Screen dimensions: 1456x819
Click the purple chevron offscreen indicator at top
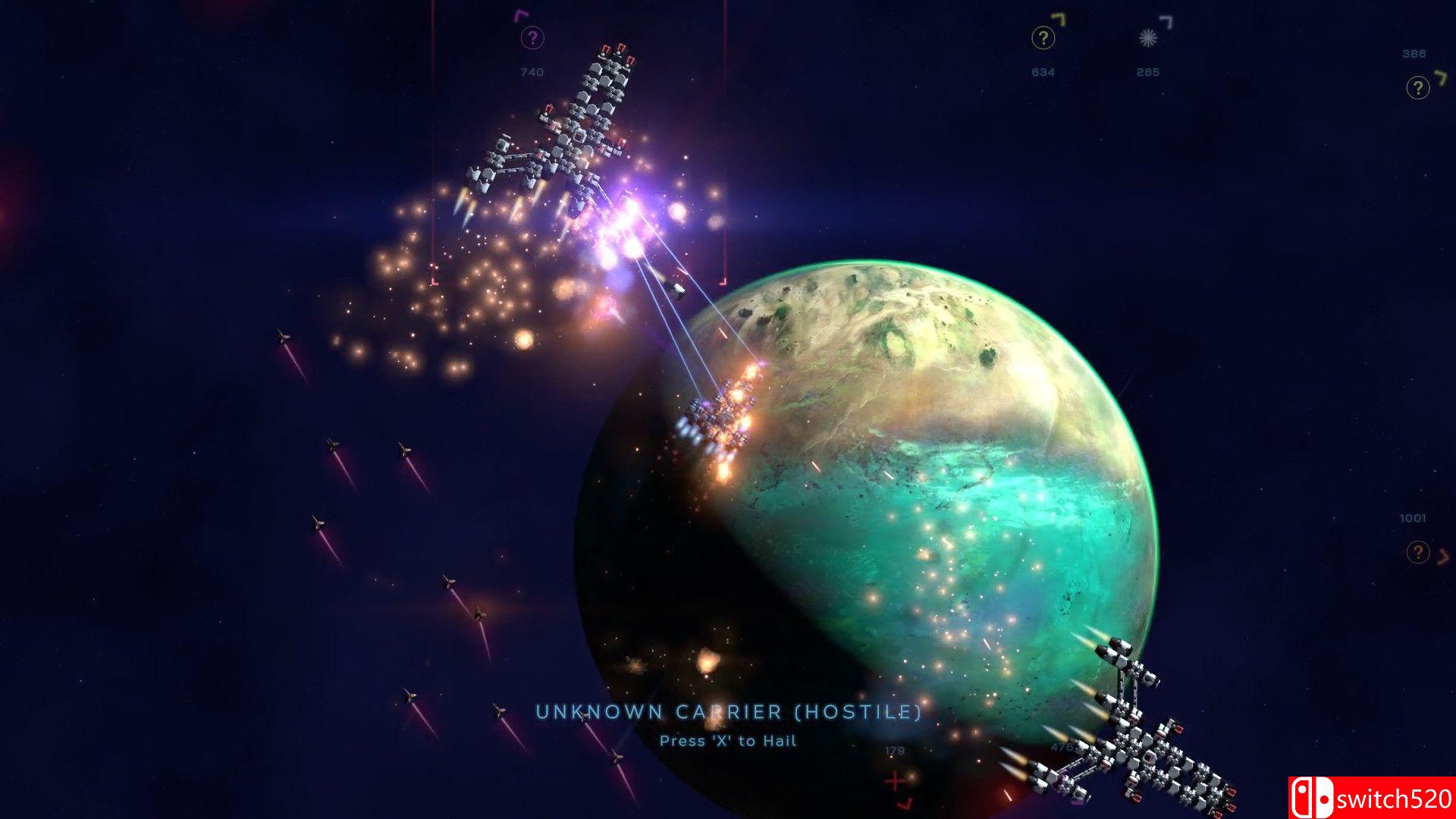point(521,15)
